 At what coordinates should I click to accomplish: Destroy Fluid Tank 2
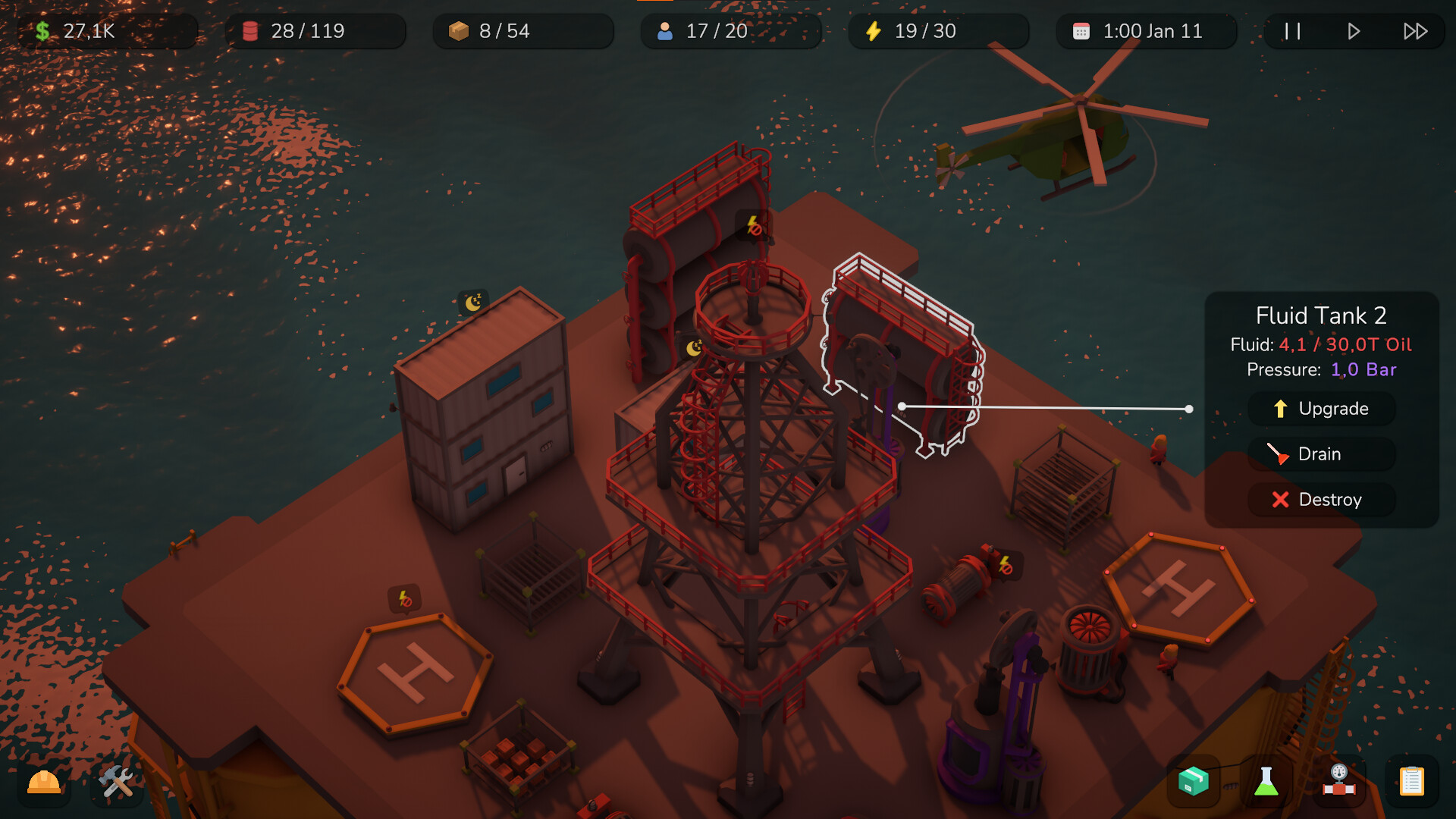pyautogui.click(x=1322, y=500)
